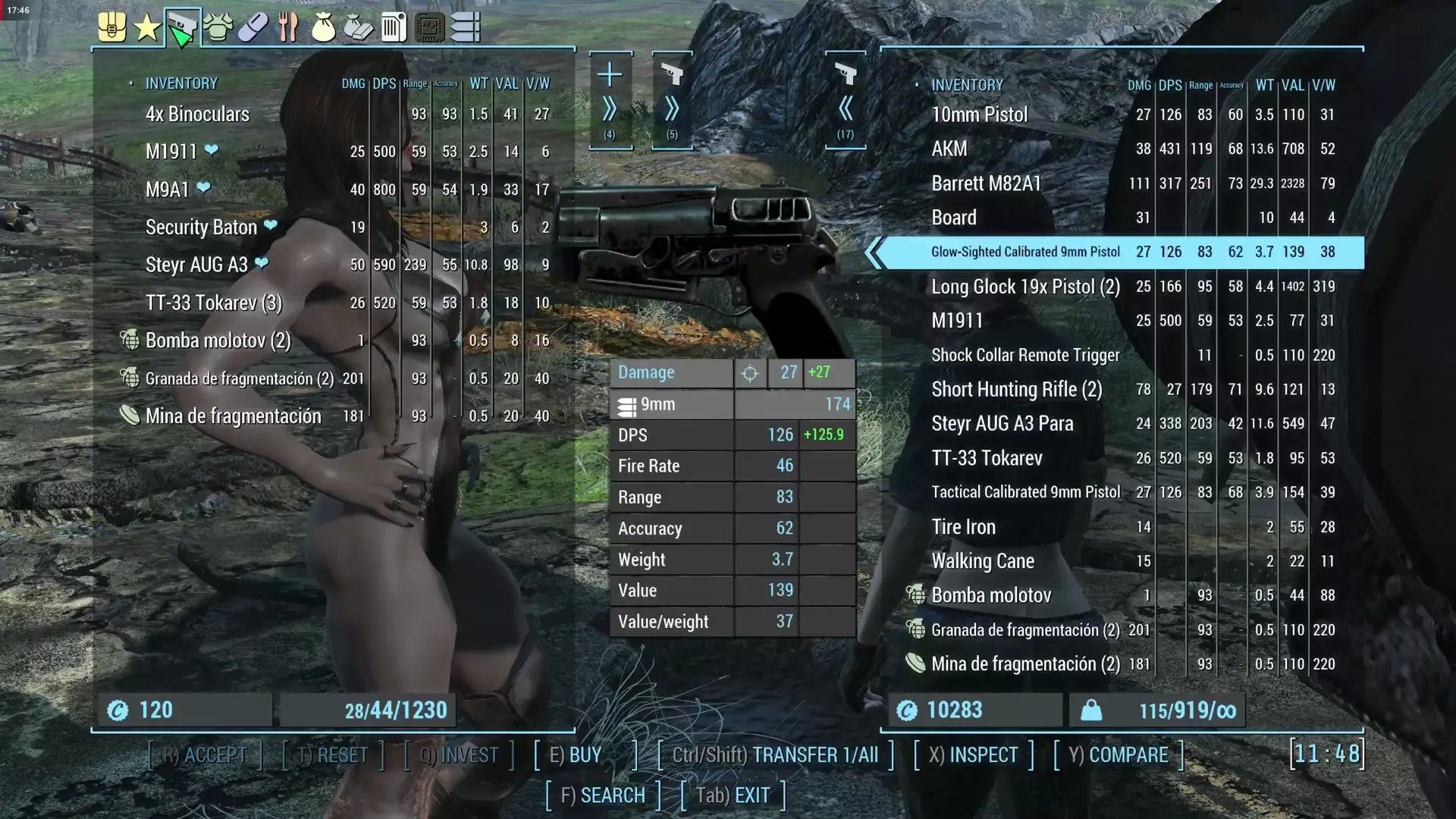The width and height of the screenshot is (1456, 819).
Task: Choose the Barrett M82A1 row
Action: pos(986,184)
